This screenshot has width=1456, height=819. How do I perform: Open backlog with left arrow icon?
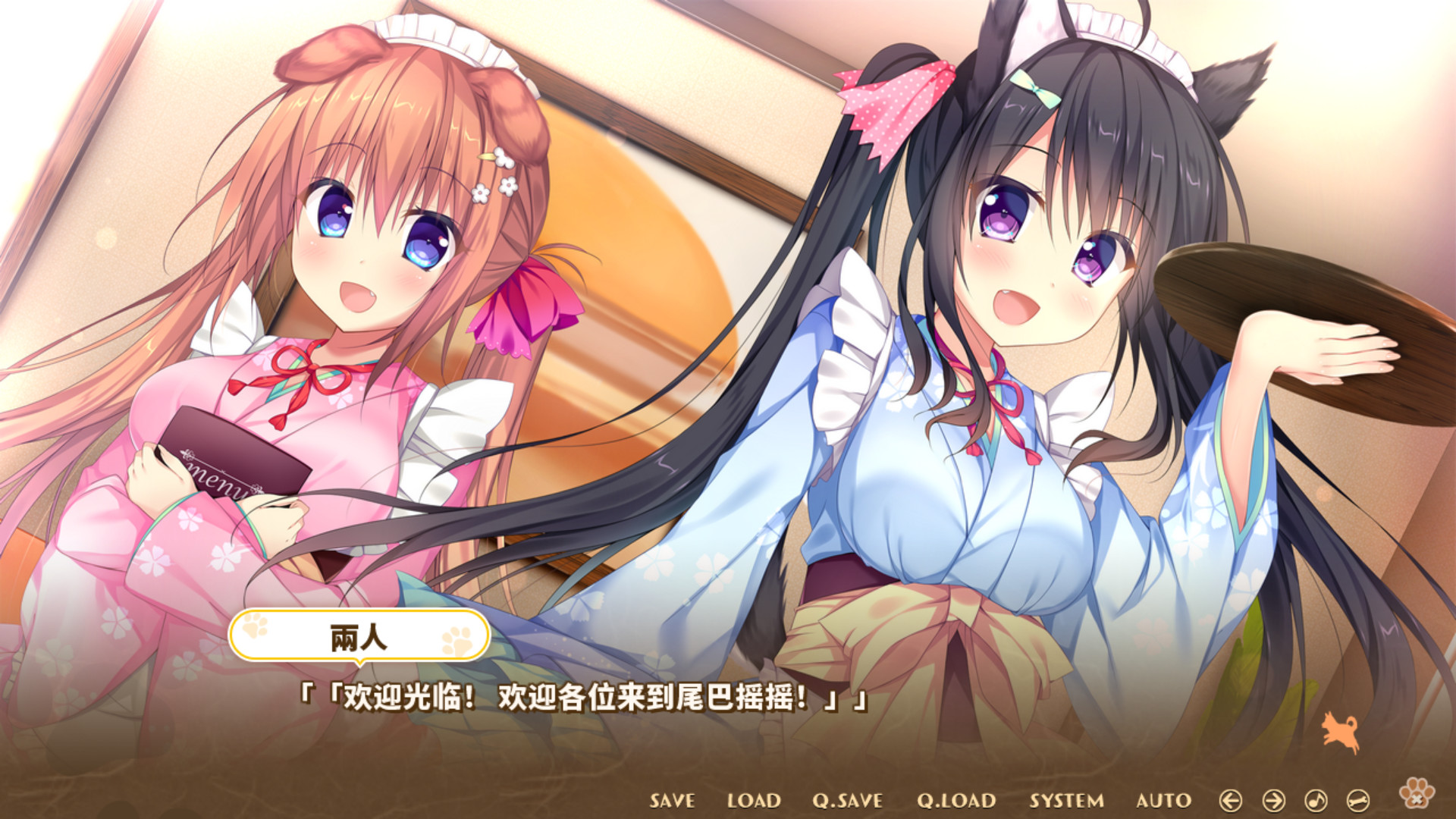(x=1231, y=801)
